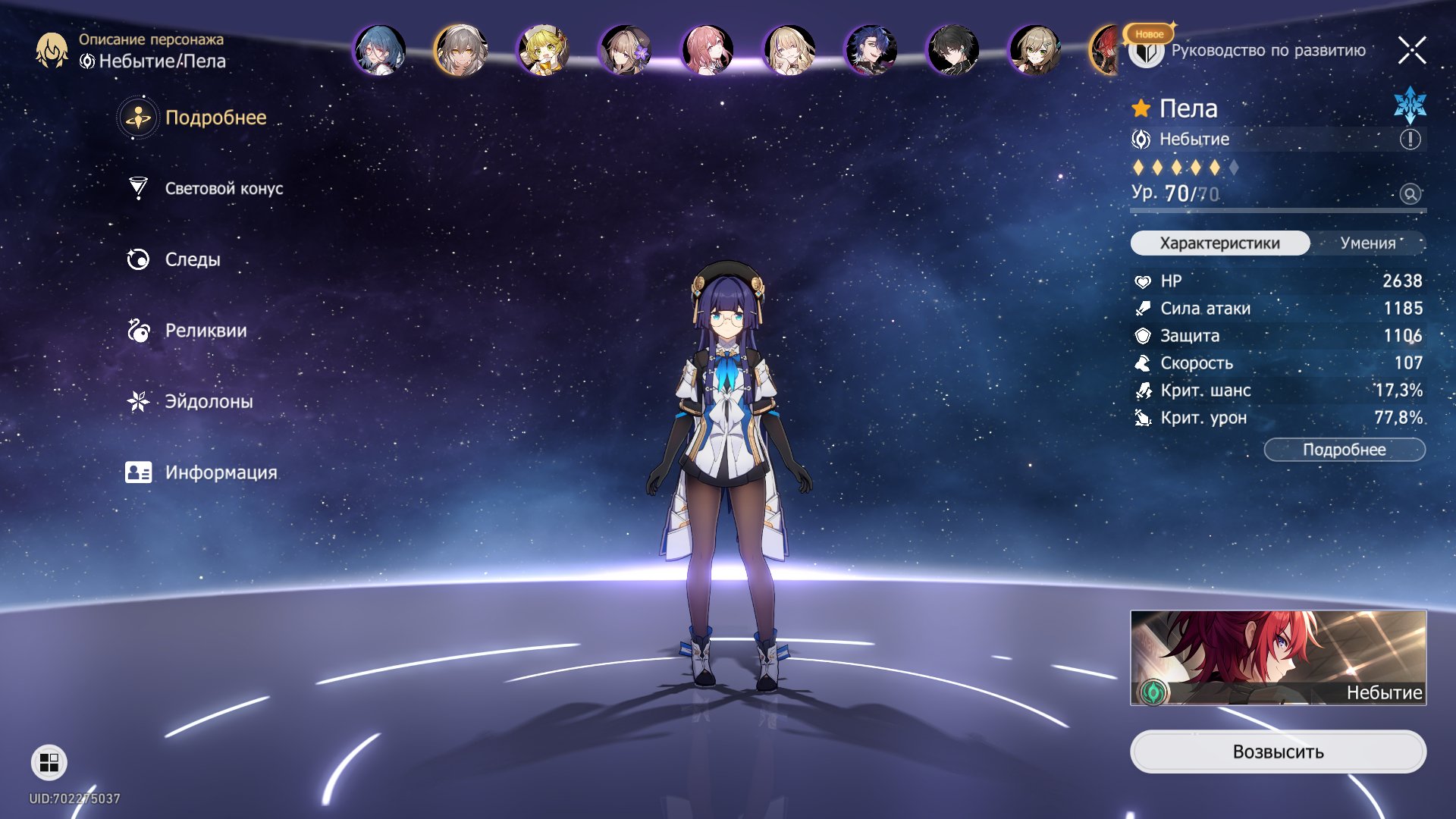Close the character screen
1456x819 pixels.
(x=1411, y=51)
